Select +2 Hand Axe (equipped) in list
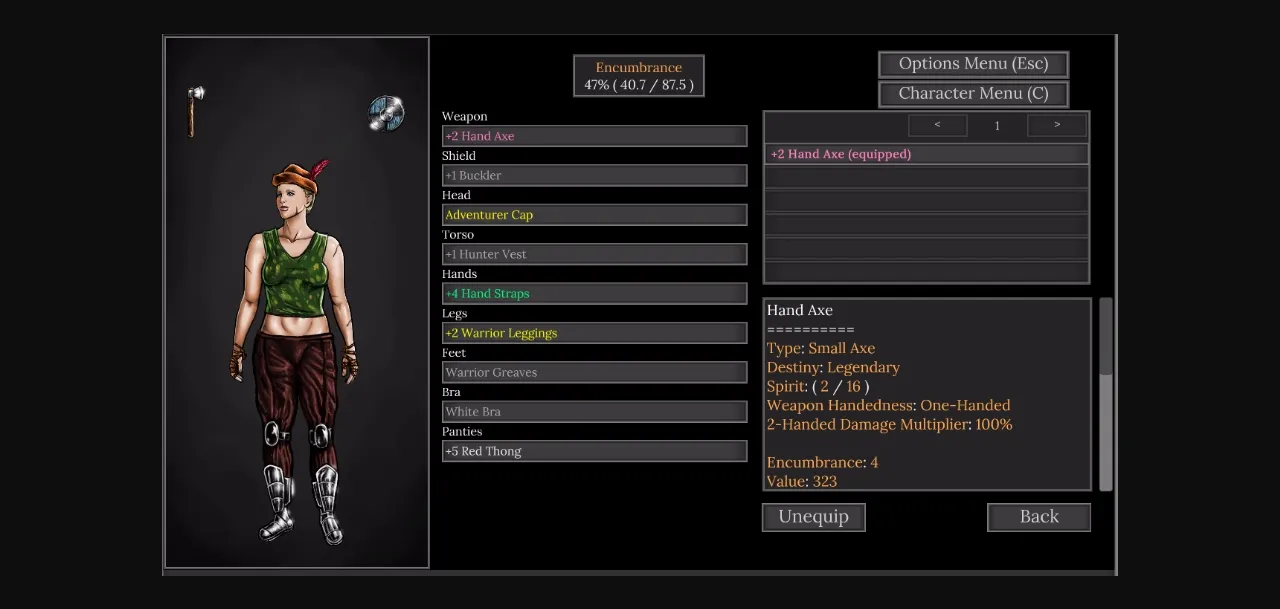The image size is (1280, 609). (926, 155)
